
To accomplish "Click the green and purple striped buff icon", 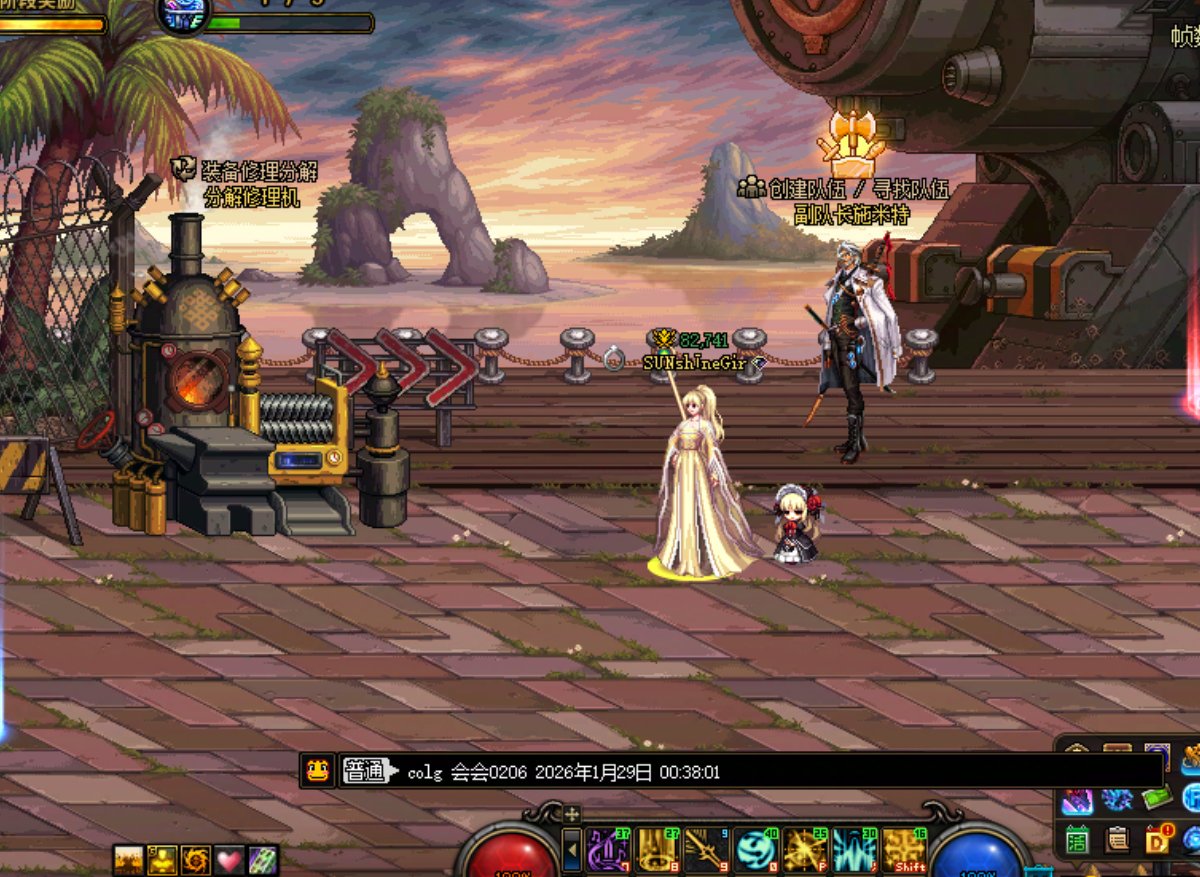I will tap(263, 860).
